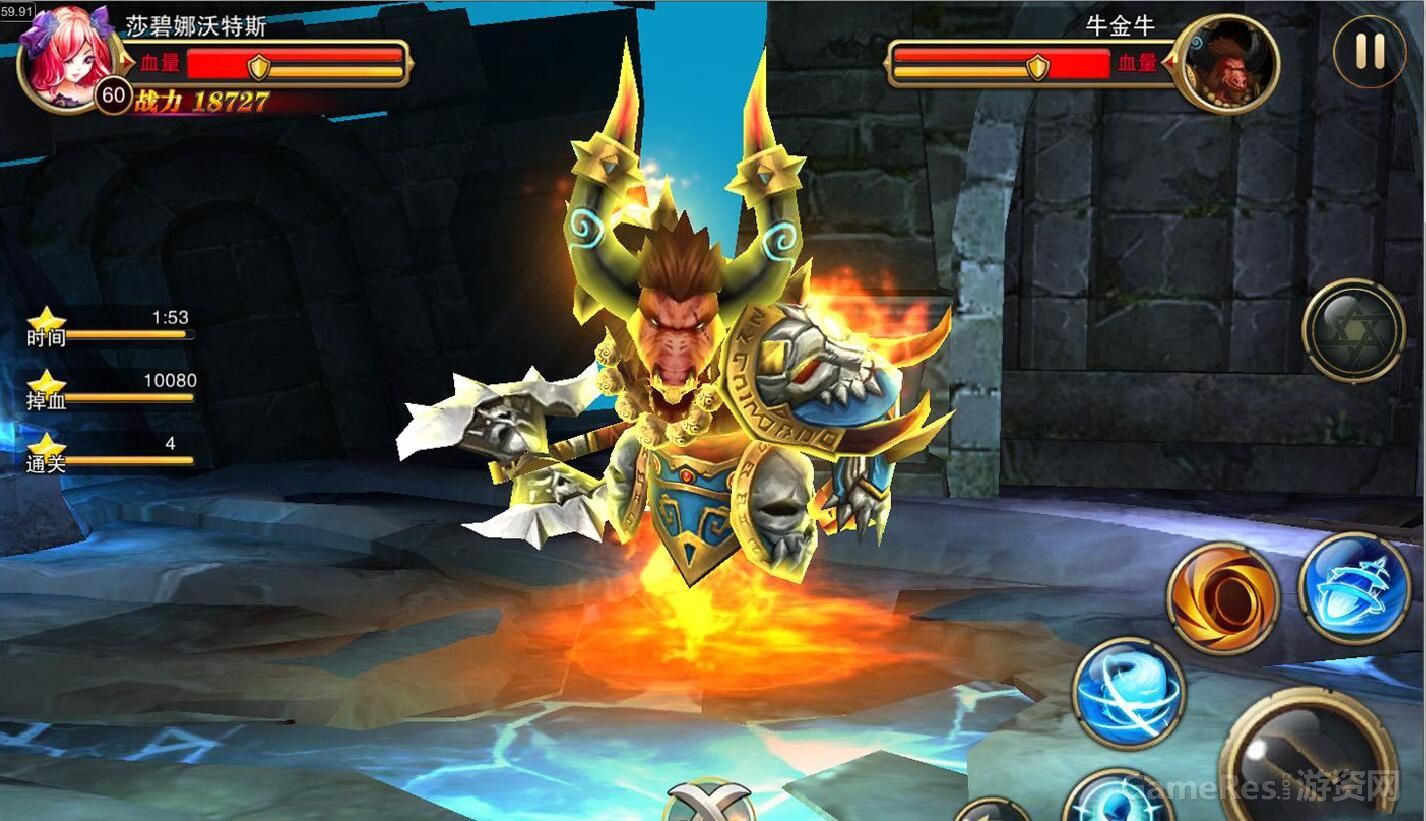Activate the orange swirling vortex skill
This screenshot has width=1426, height=821.
pyautogui.click(x=1222, y=598)
